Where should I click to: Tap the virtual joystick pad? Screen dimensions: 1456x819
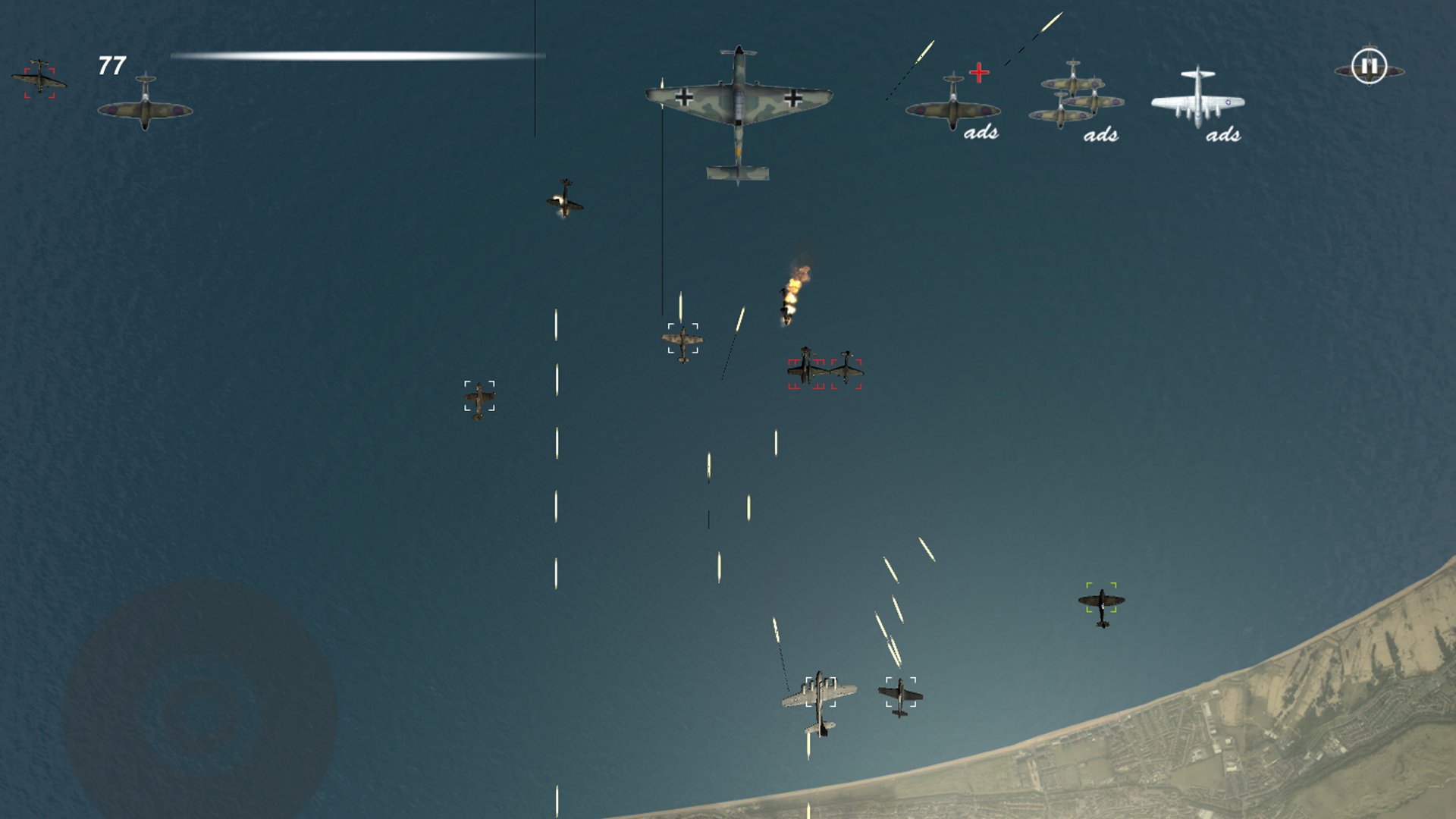click(200, 712)
